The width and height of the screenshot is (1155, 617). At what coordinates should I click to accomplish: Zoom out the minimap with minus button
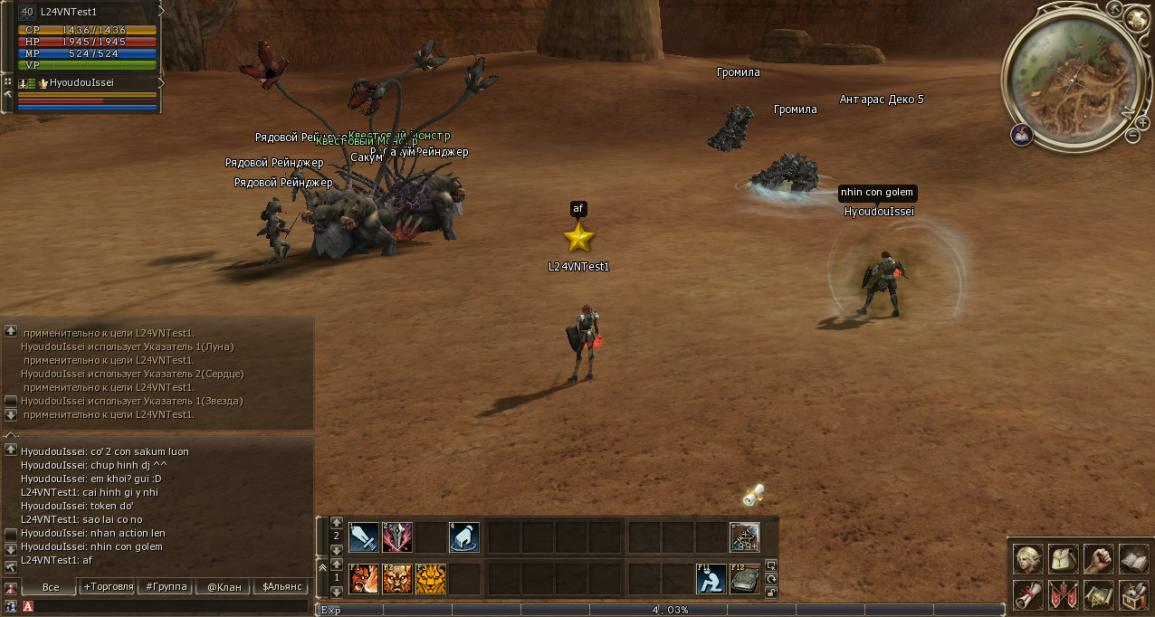tap(1132, 136)
